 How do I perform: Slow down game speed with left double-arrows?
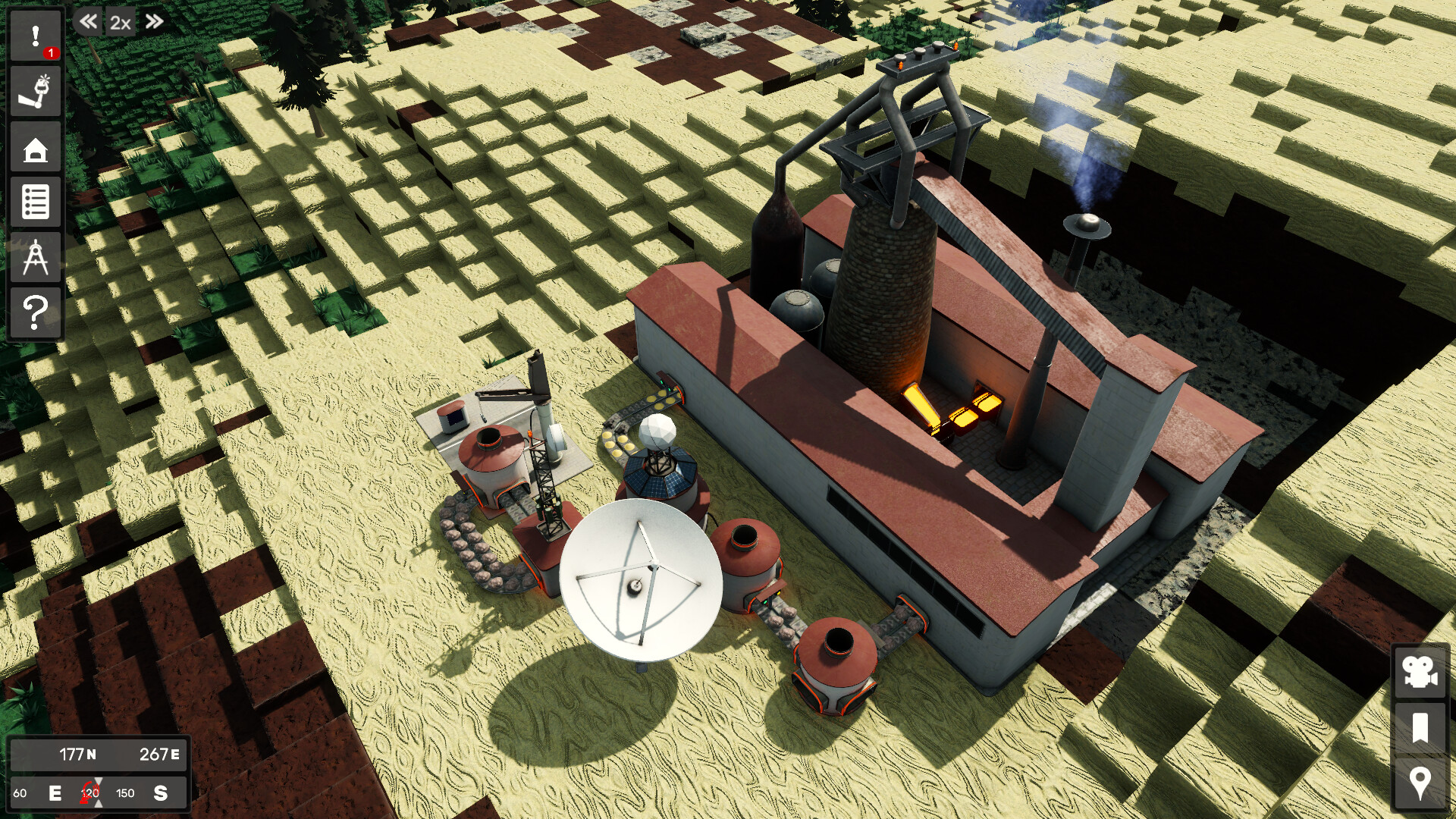pyautogui.click(x=87, y=23)
